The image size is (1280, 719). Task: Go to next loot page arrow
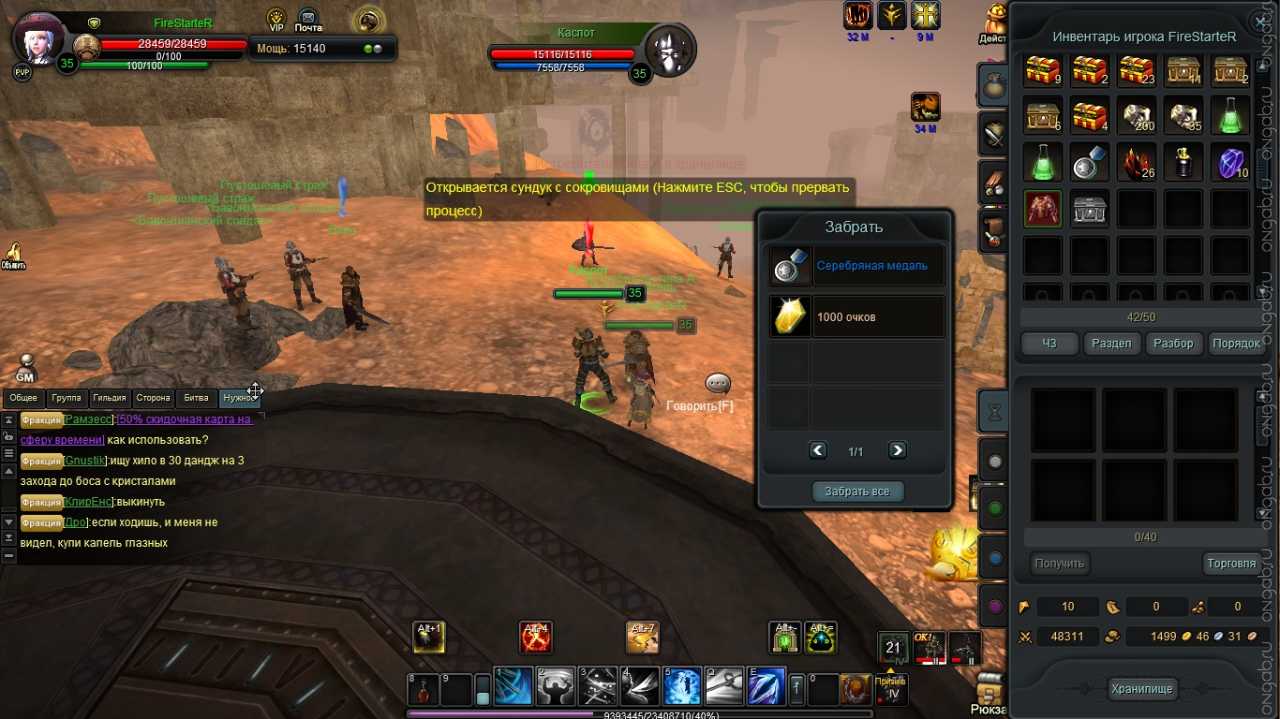[897, 450]
